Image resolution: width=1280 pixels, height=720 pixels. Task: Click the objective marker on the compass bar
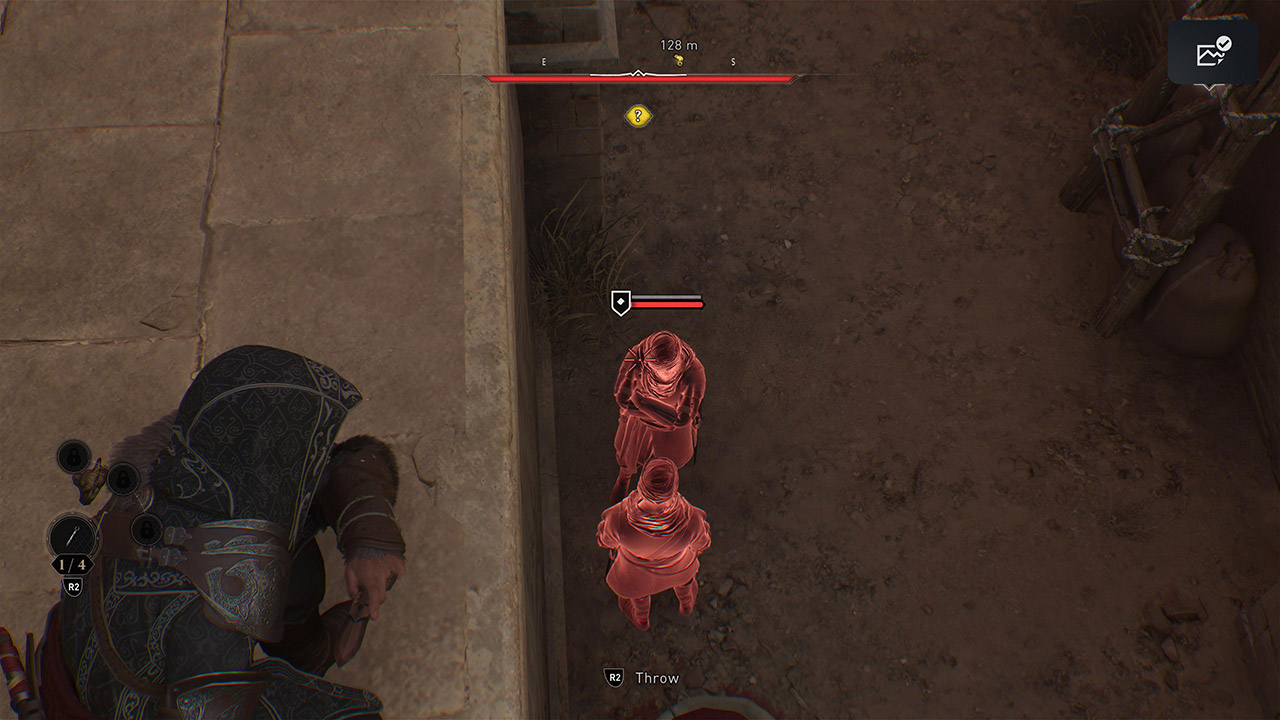[678, 60]
